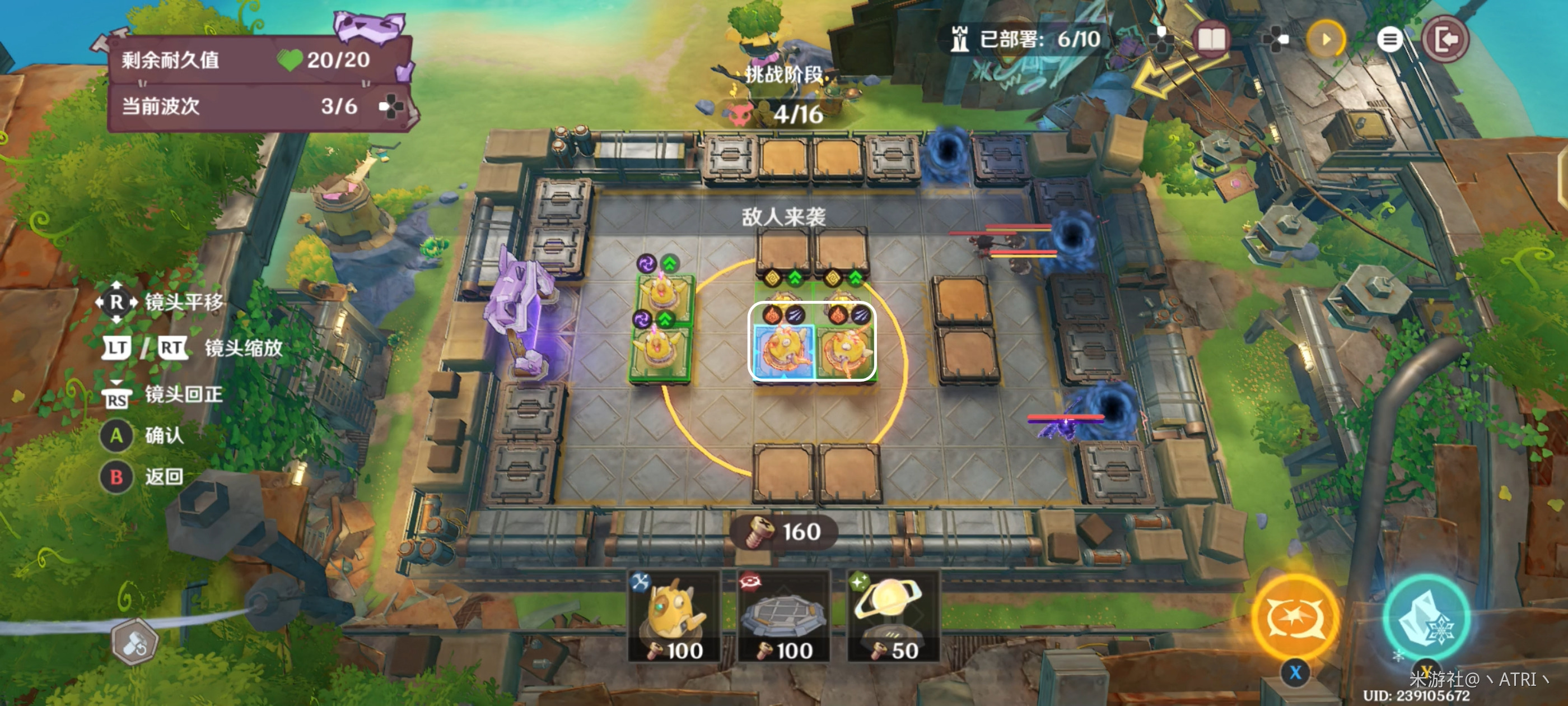Activate the orange burst skill button
Viewport: 1568px width, 706px height.
(x=1296, y=618)
